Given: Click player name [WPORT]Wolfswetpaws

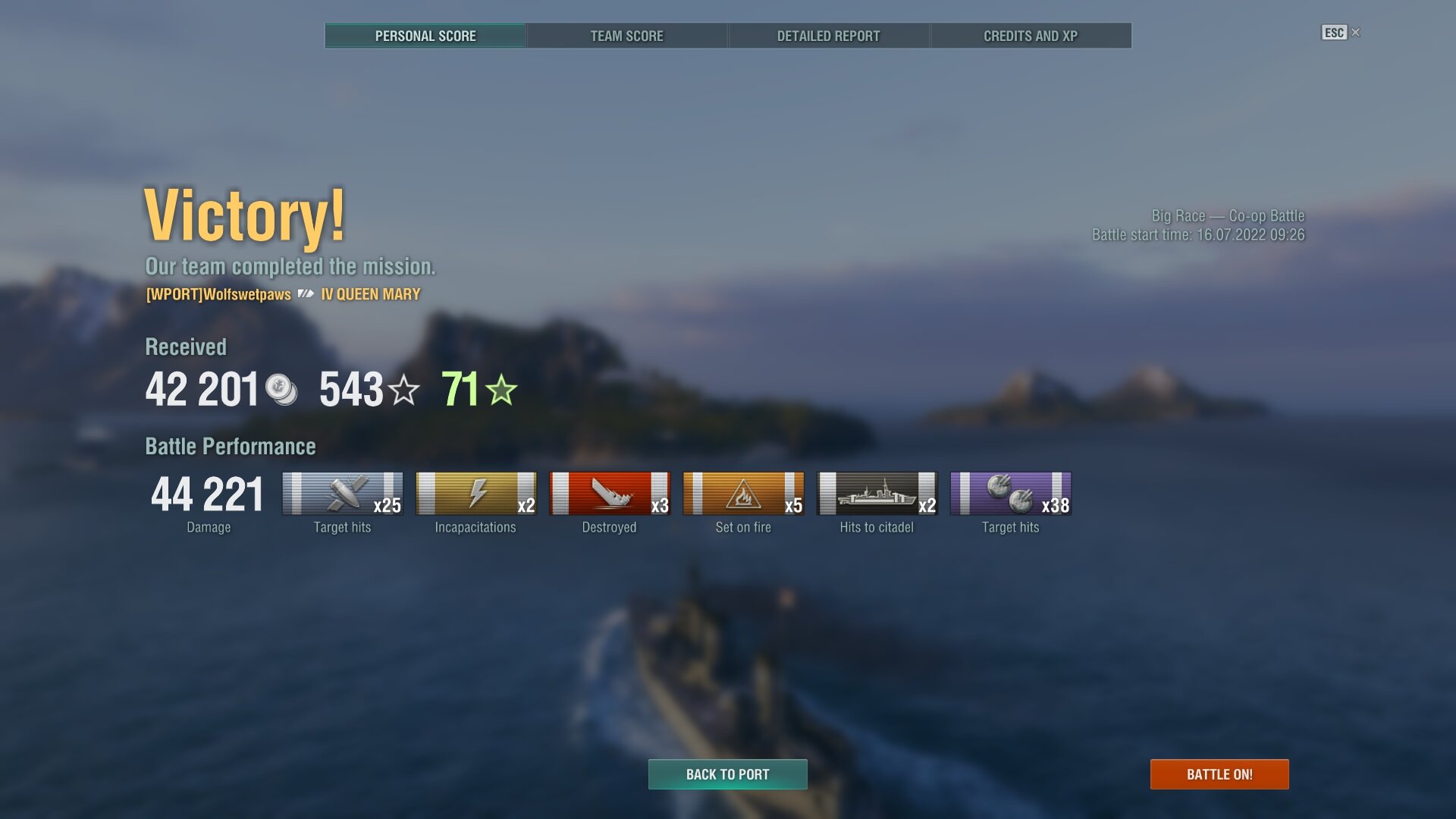Looking at the screenshot, I should tap(218, 294).
